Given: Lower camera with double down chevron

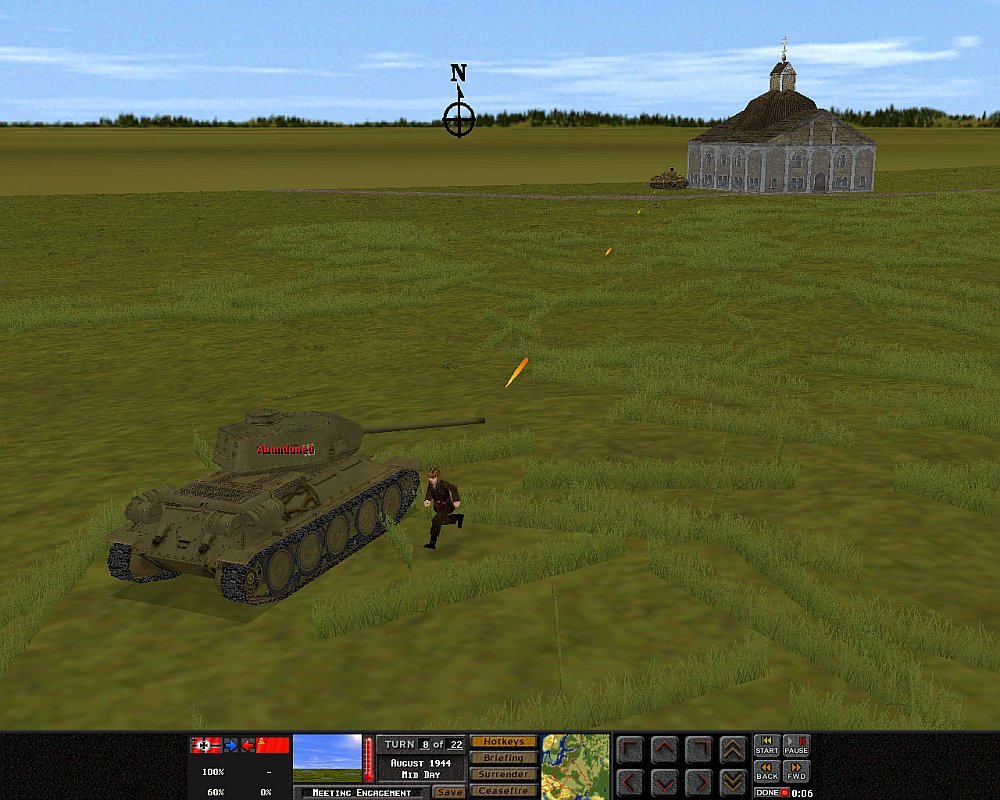Looking at the screenshot, I should click(x=732, y=780).
